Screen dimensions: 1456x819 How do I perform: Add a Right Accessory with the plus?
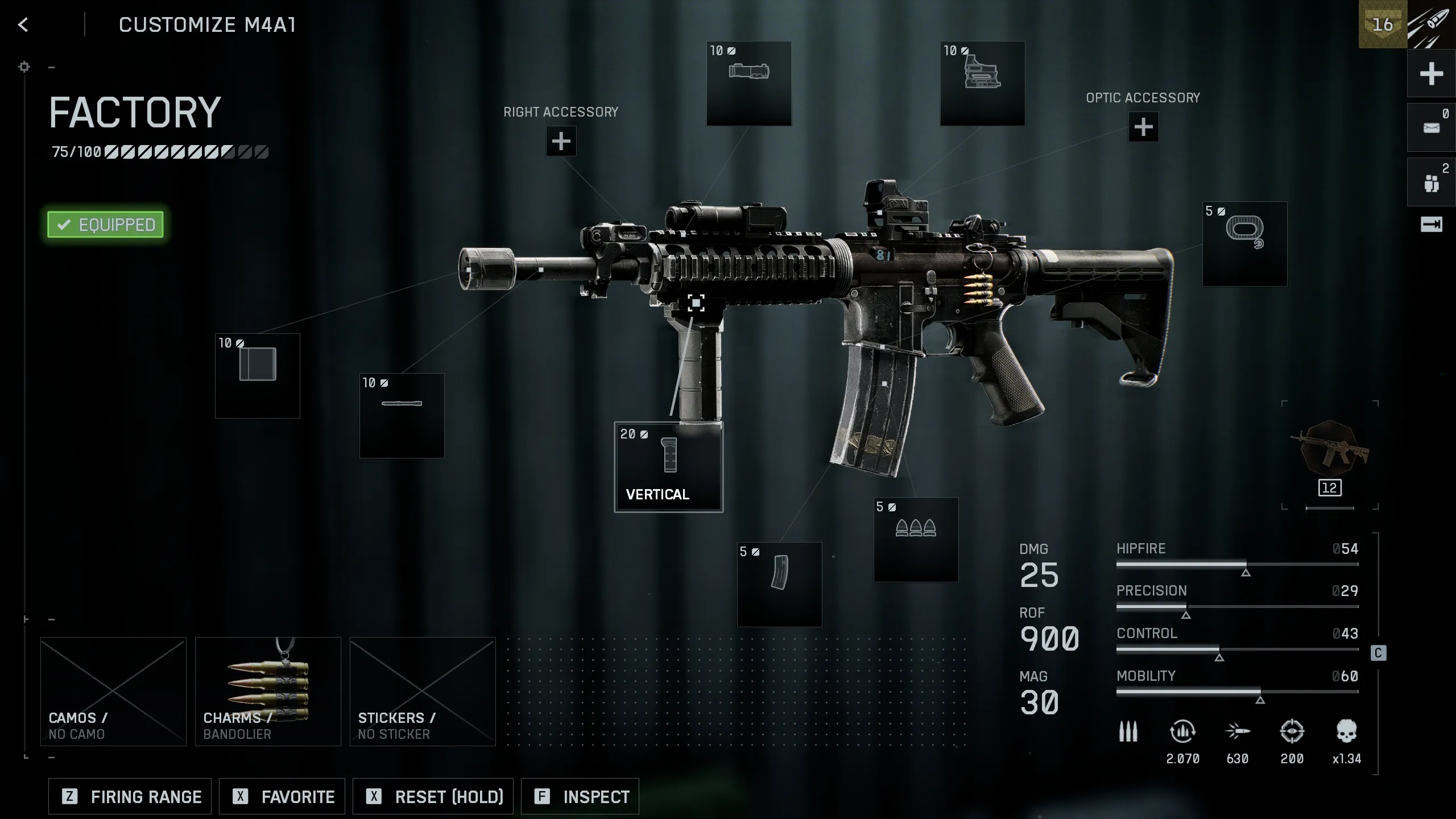pyautogui.click(x=561, y=140)
